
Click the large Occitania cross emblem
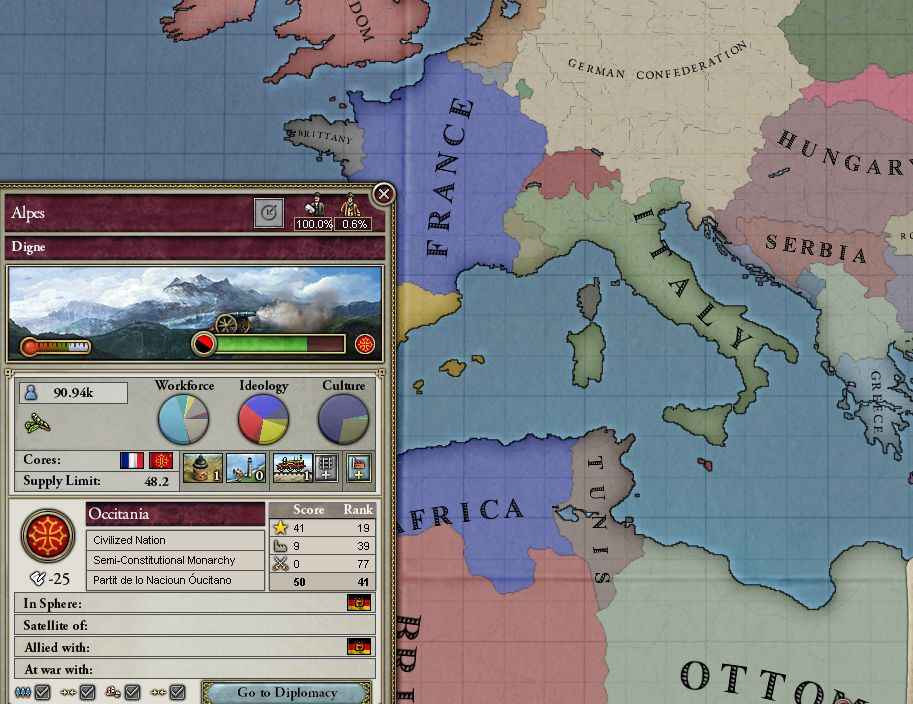pyautogui.click(x=48, y=535)
